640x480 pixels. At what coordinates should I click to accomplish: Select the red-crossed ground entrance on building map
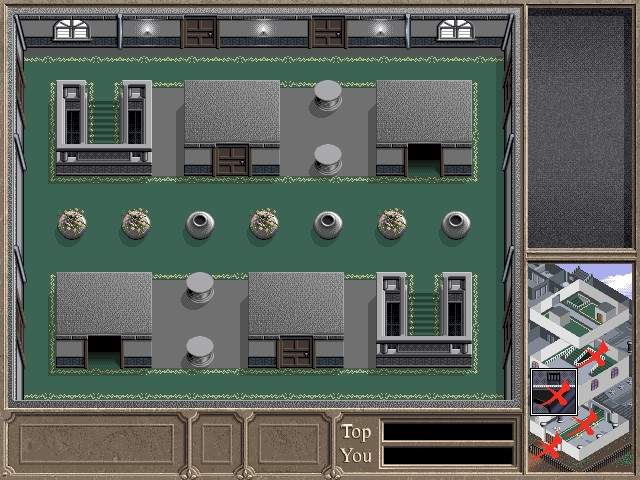coord(548,448)
